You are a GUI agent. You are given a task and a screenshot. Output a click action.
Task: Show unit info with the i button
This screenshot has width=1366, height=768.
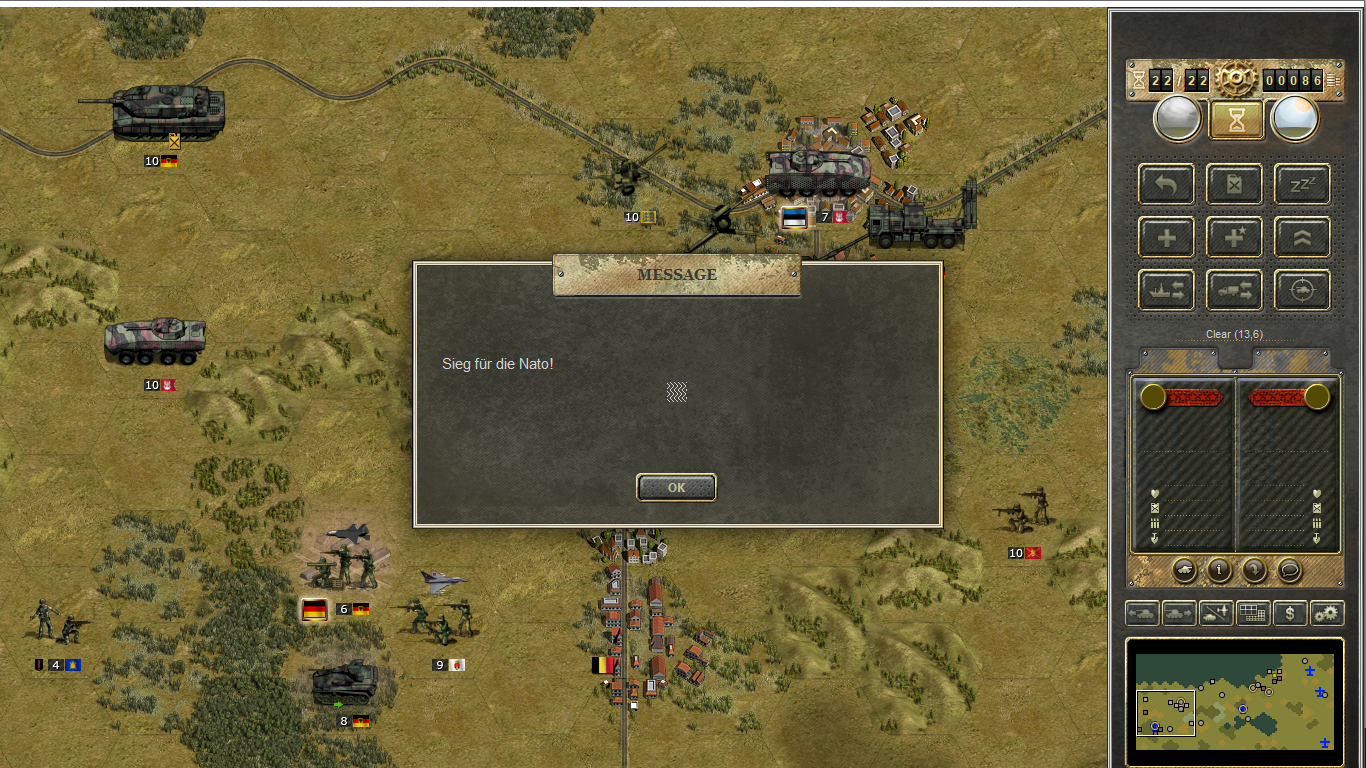coord(1219,570)
